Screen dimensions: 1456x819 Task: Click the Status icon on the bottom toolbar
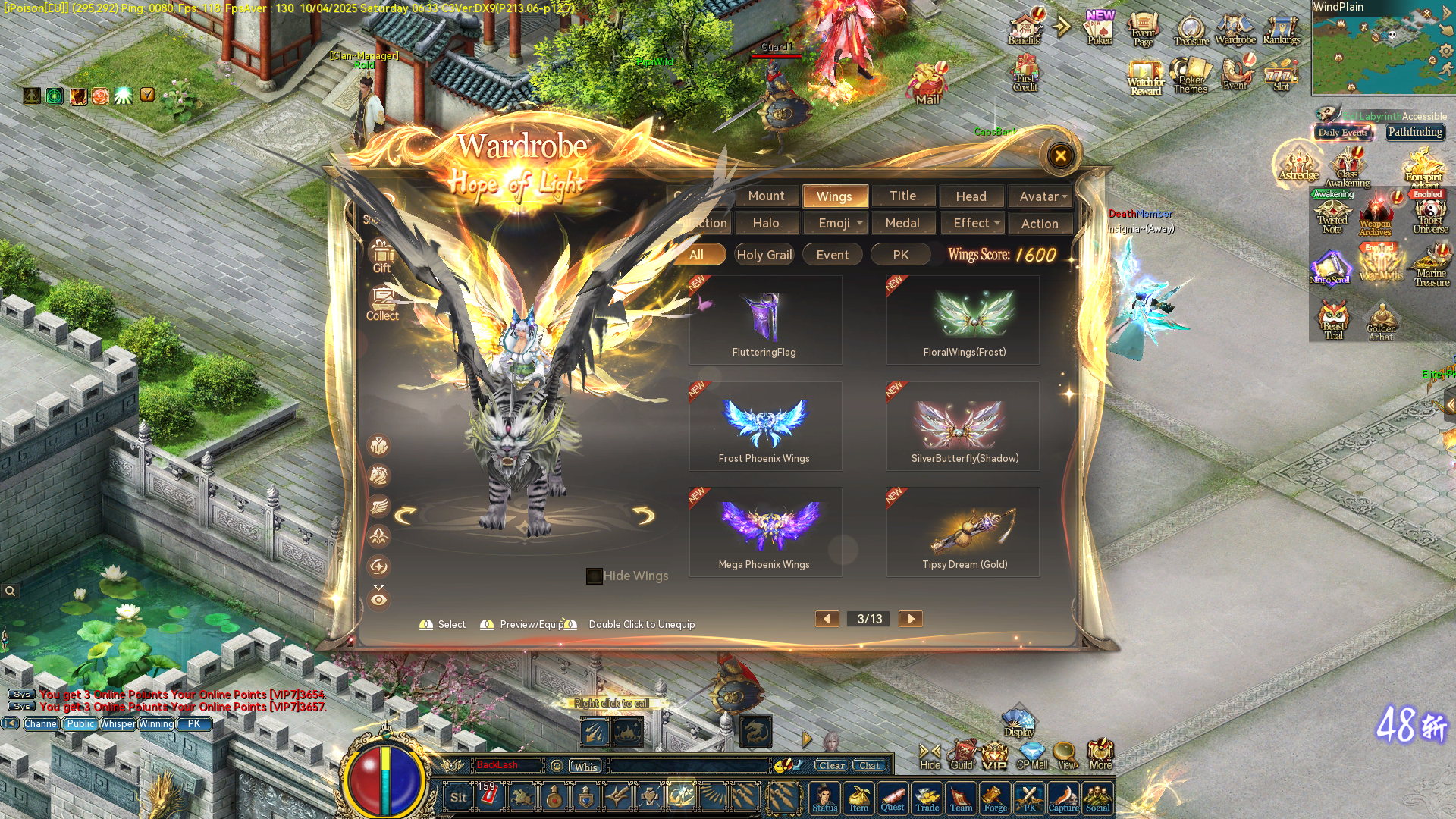point(825,798)
